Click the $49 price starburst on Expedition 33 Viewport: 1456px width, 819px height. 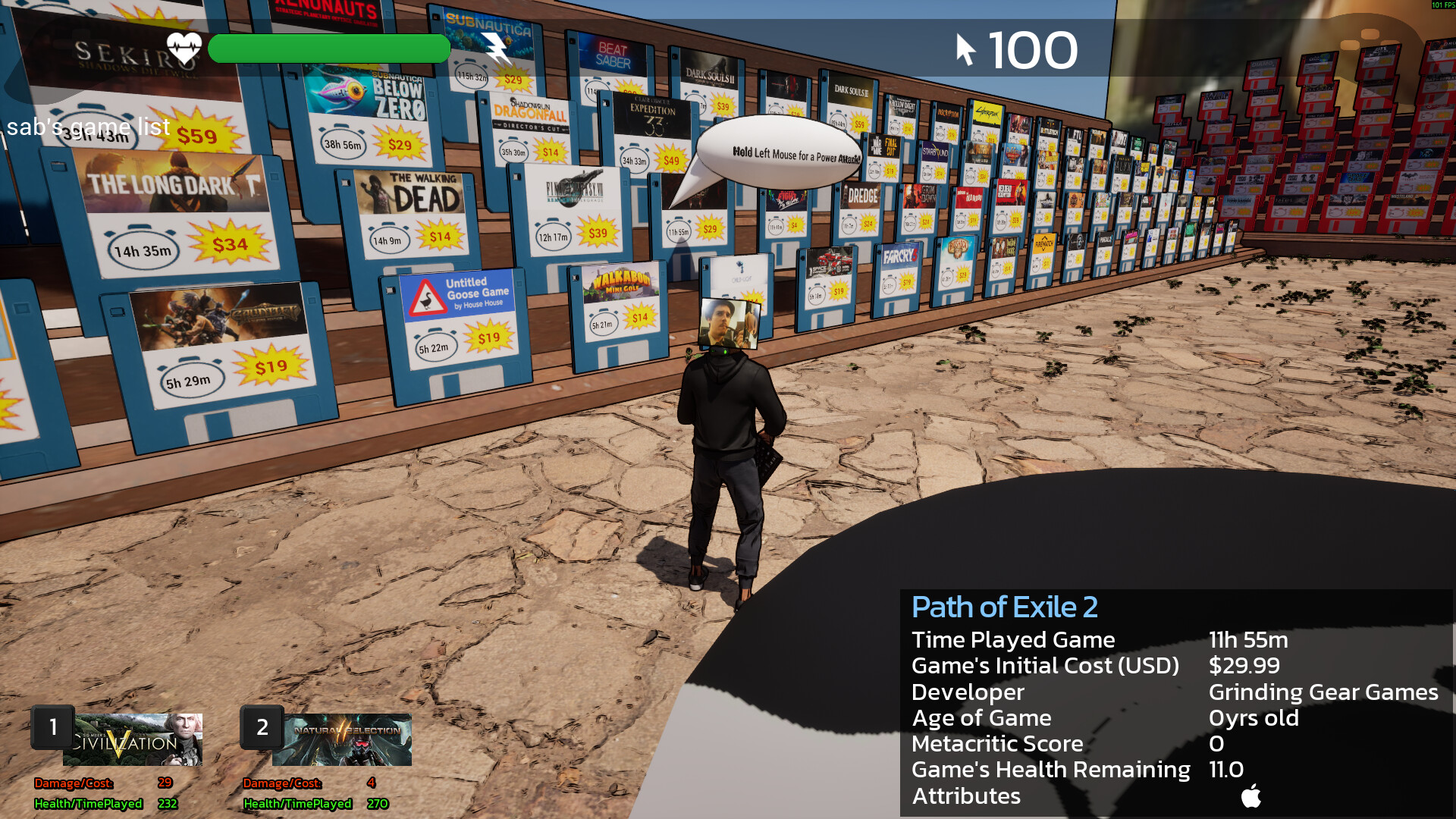(x=670, y=160)
